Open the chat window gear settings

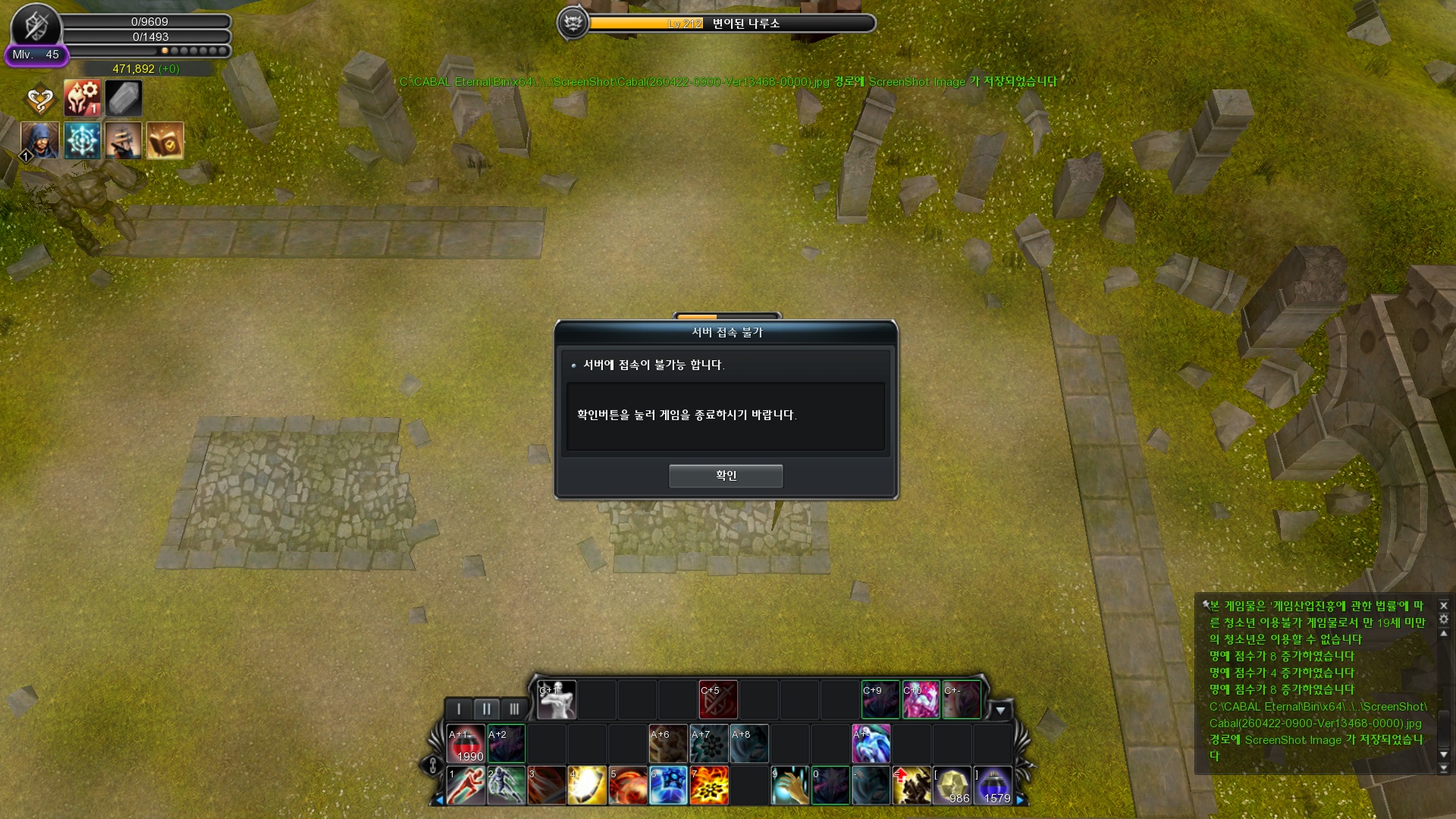tap(1444, 620)
